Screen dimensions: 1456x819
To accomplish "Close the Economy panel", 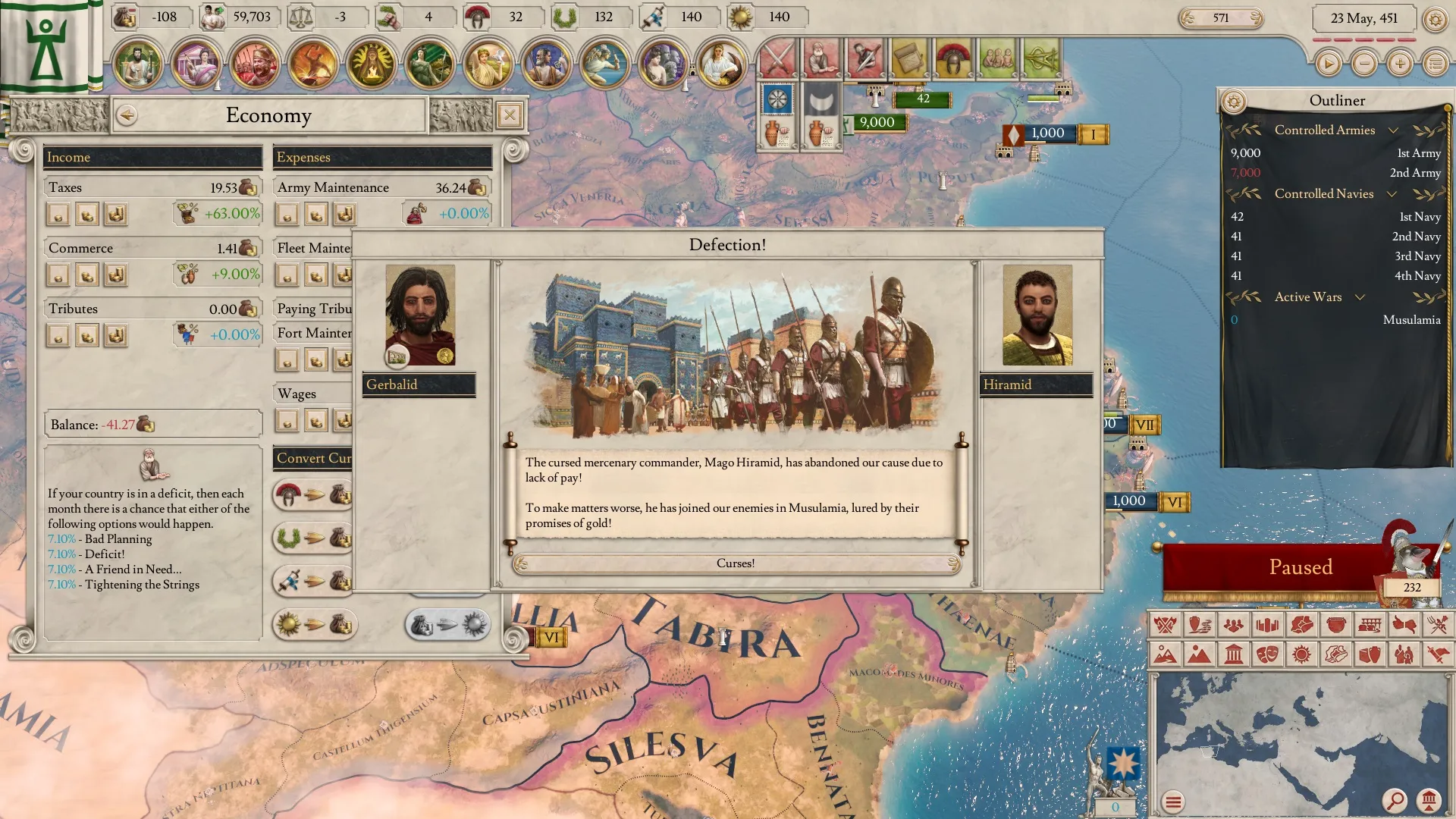I will click(x=510, y=115).
